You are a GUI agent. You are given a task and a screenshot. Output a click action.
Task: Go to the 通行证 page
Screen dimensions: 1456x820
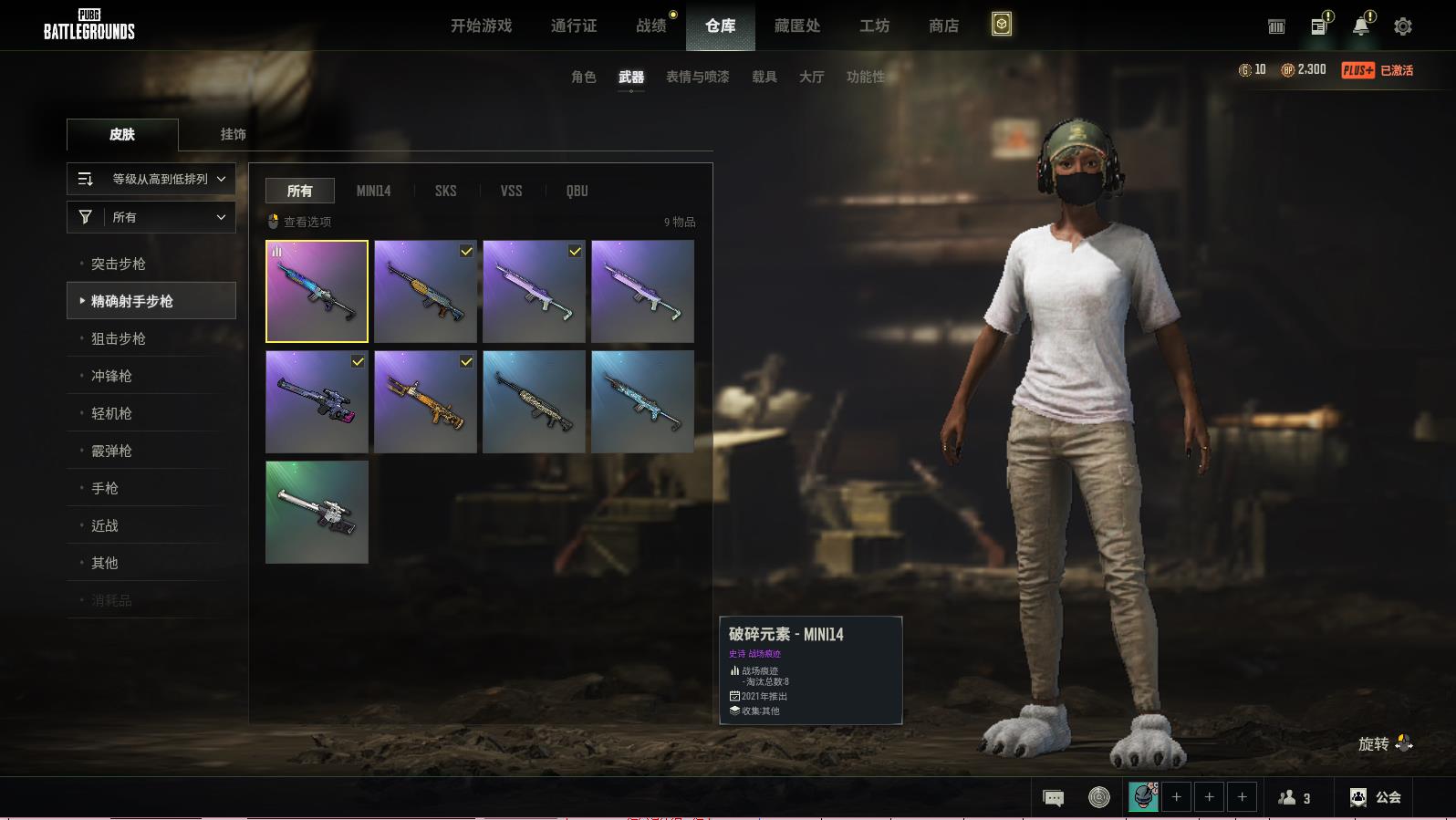click(x=574, y=26)
